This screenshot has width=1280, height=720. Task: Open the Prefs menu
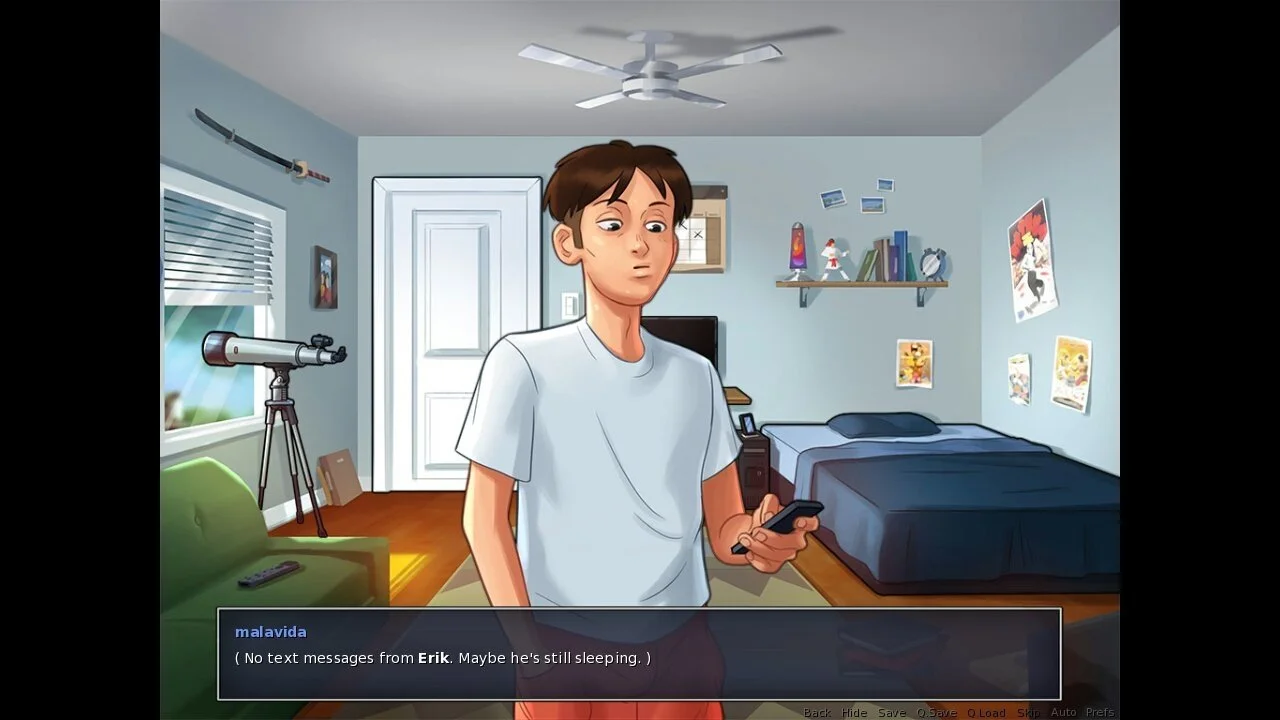(x=1100, y=712)
